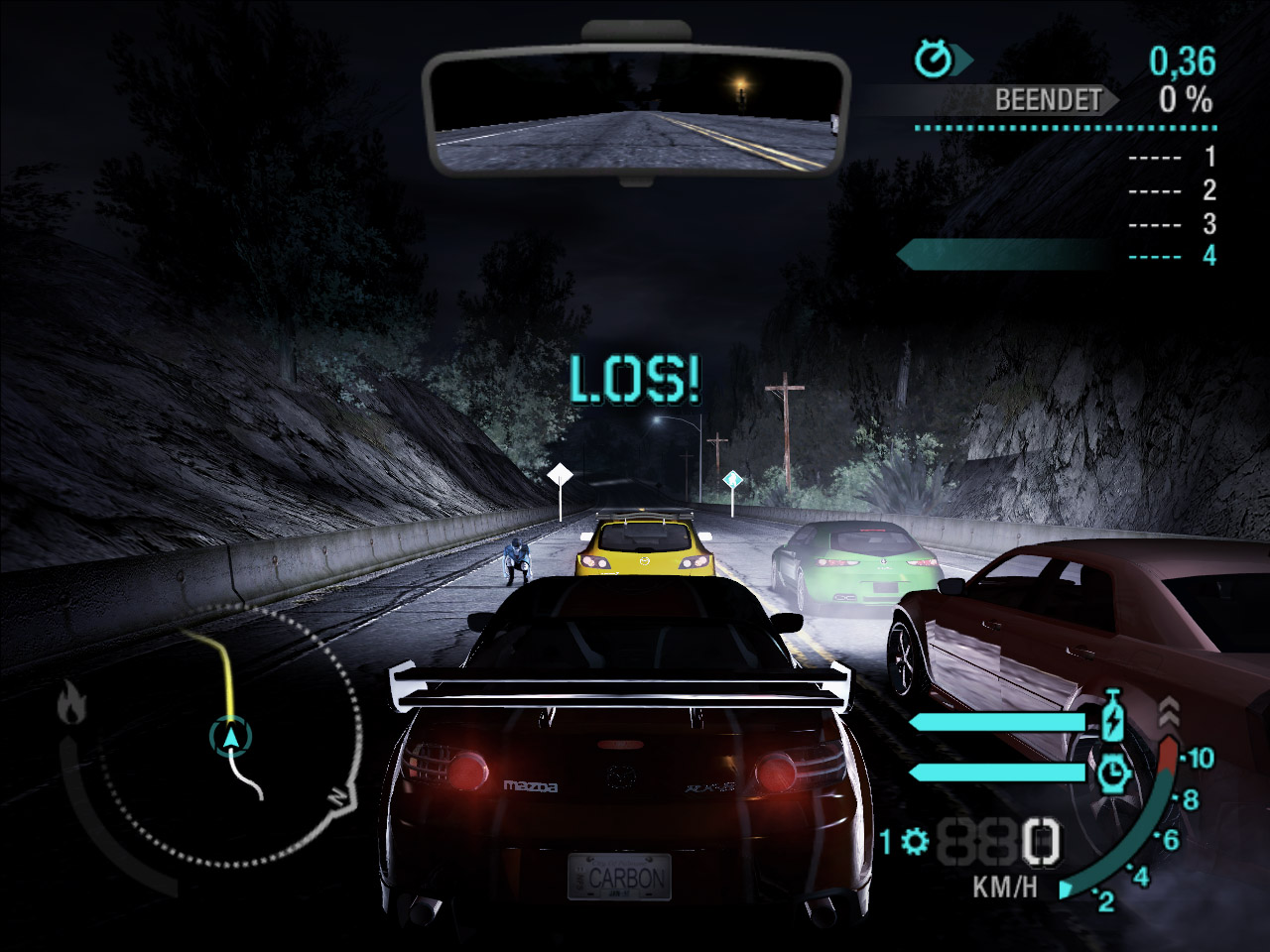The image size is (1270, 952).
Task: Activate the nitrous bottle icon
Action: pyautogui.click(x=1114, y=718)
